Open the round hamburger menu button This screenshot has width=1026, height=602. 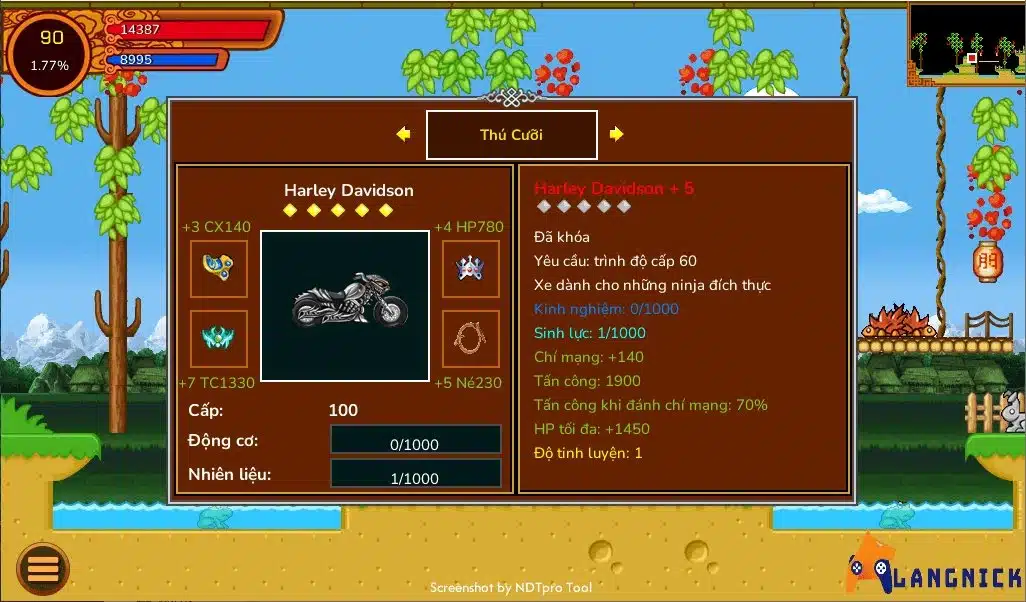(x=43, y=569)
